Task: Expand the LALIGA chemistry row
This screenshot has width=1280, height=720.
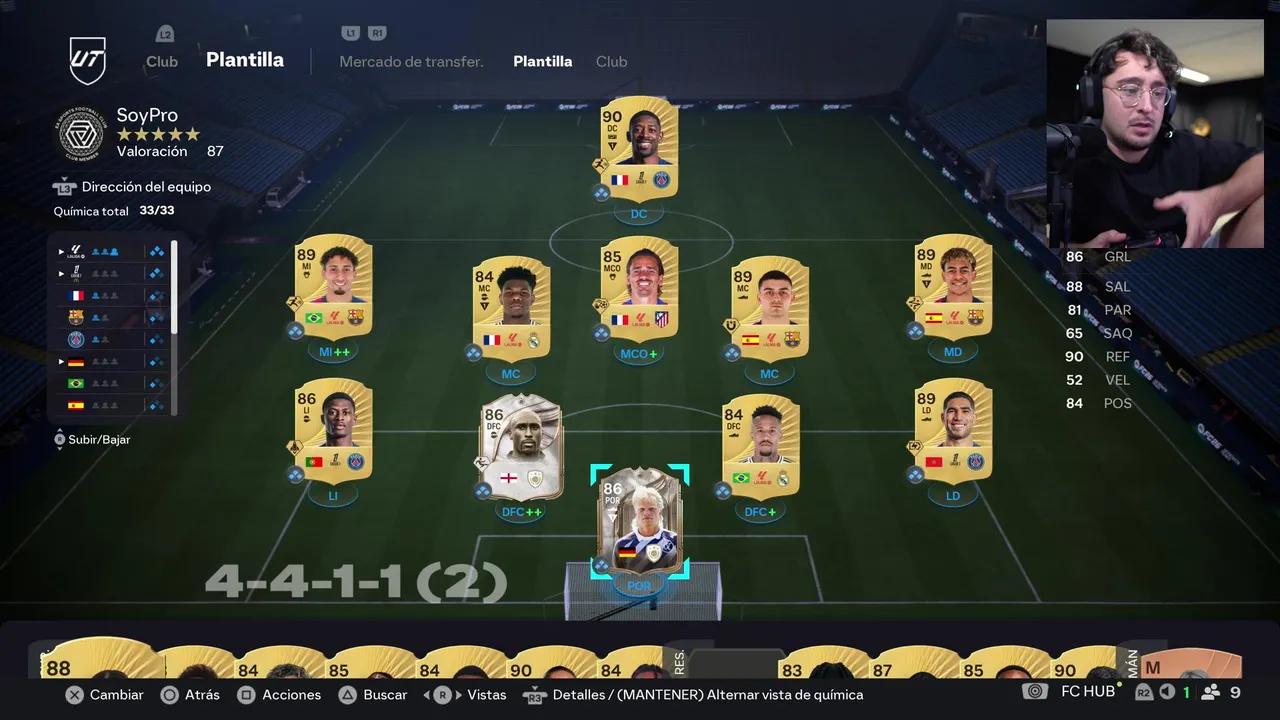Action: pos(61,251)
